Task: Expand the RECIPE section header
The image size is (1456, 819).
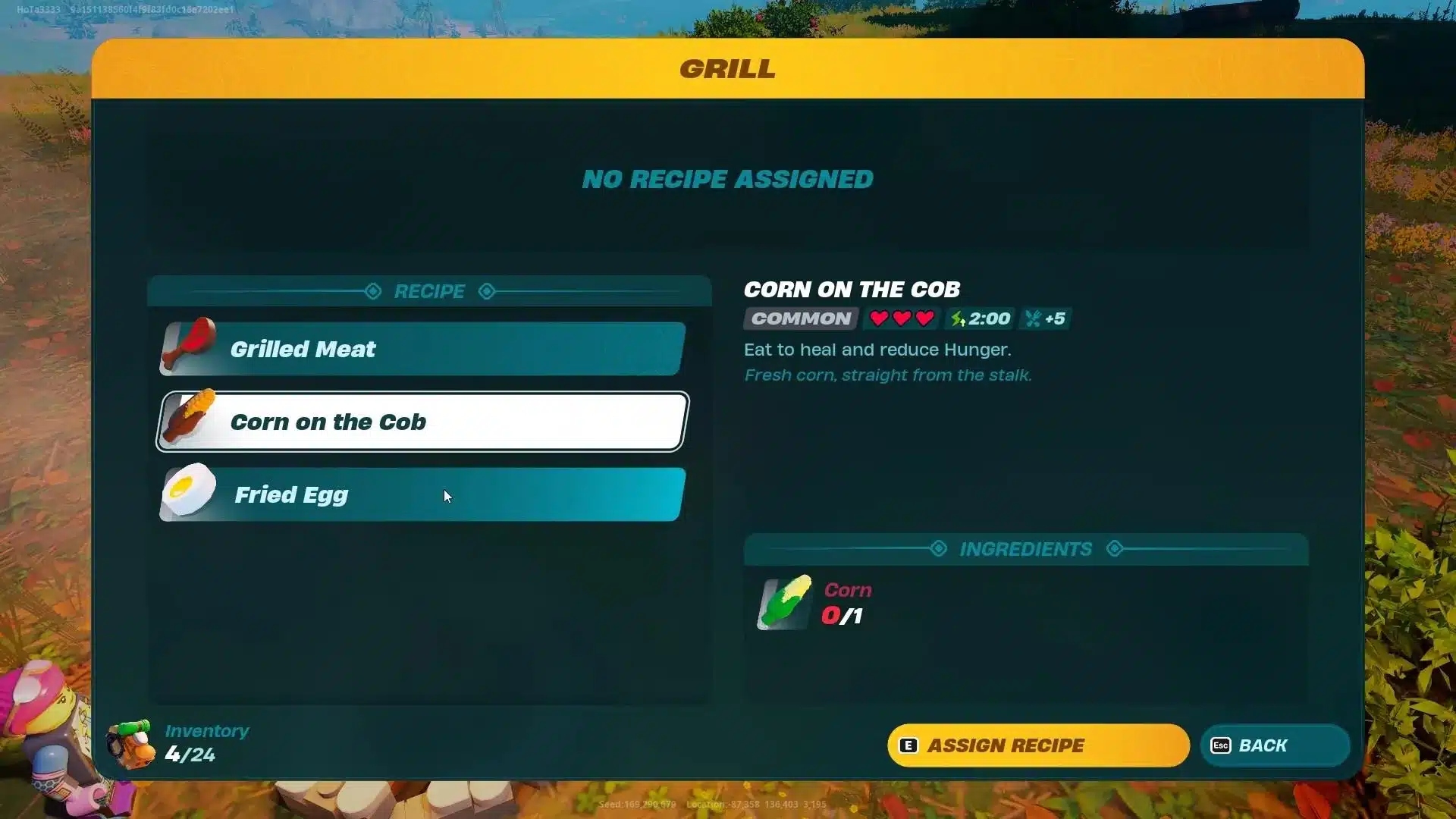Action: point(429,291)
